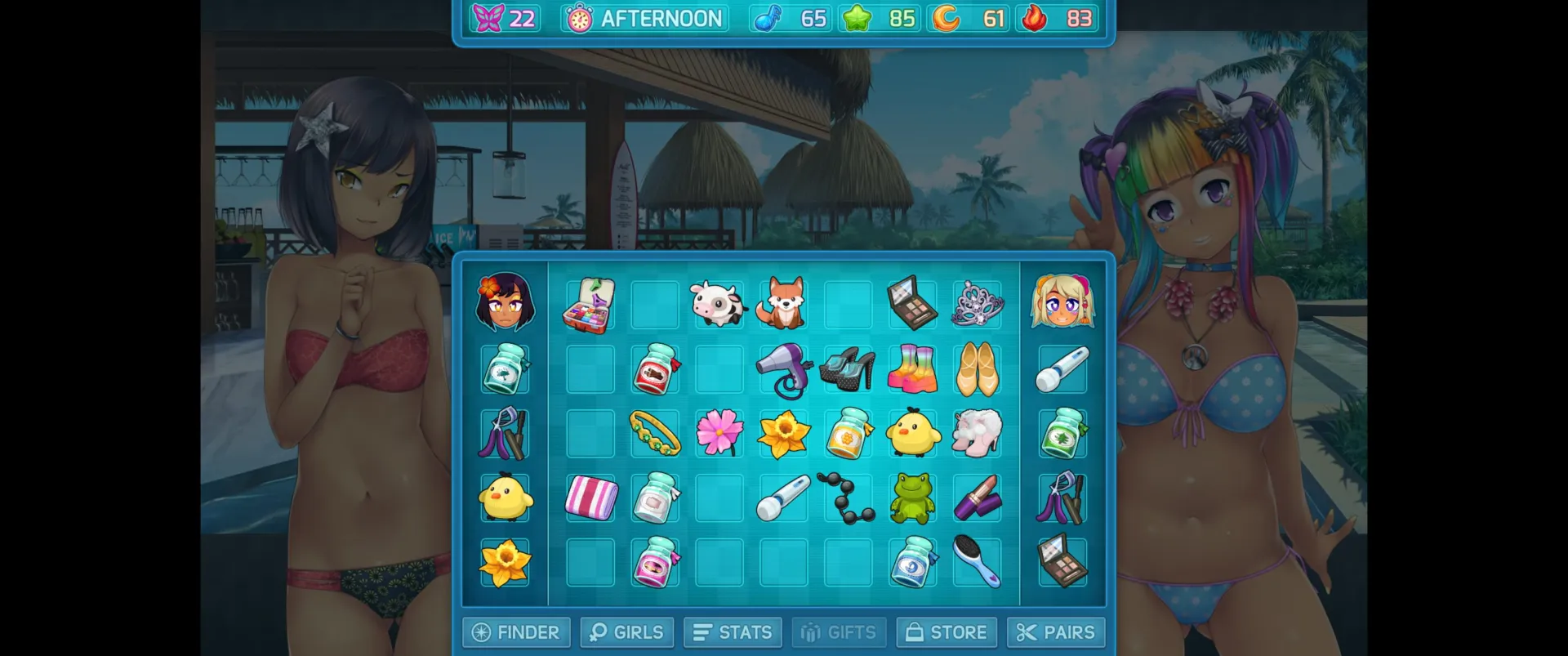Click the honey jar item

coord(848,434)
